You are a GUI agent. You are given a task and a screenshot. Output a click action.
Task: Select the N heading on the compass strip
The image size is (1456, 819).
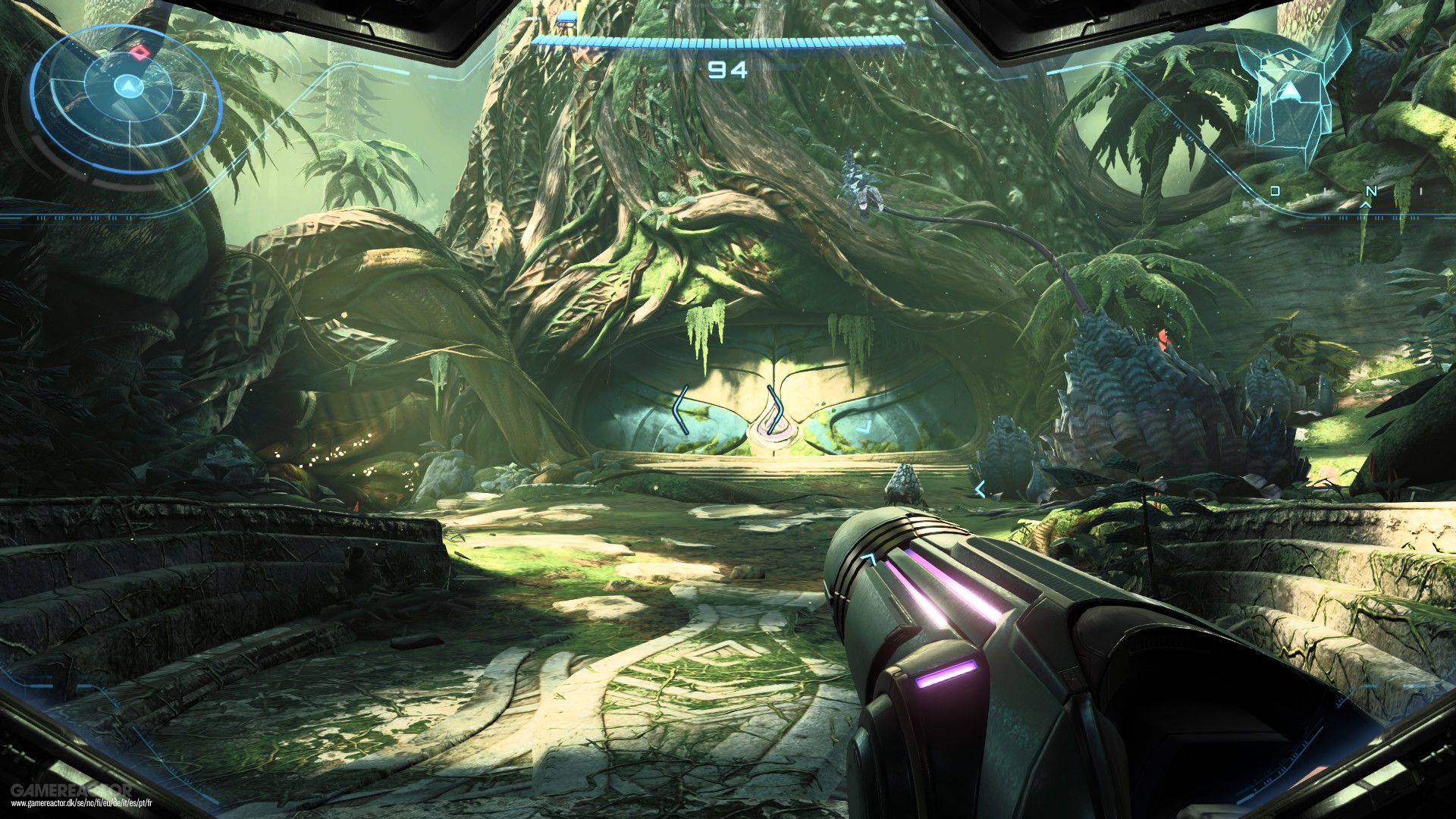pos(1372,190)
